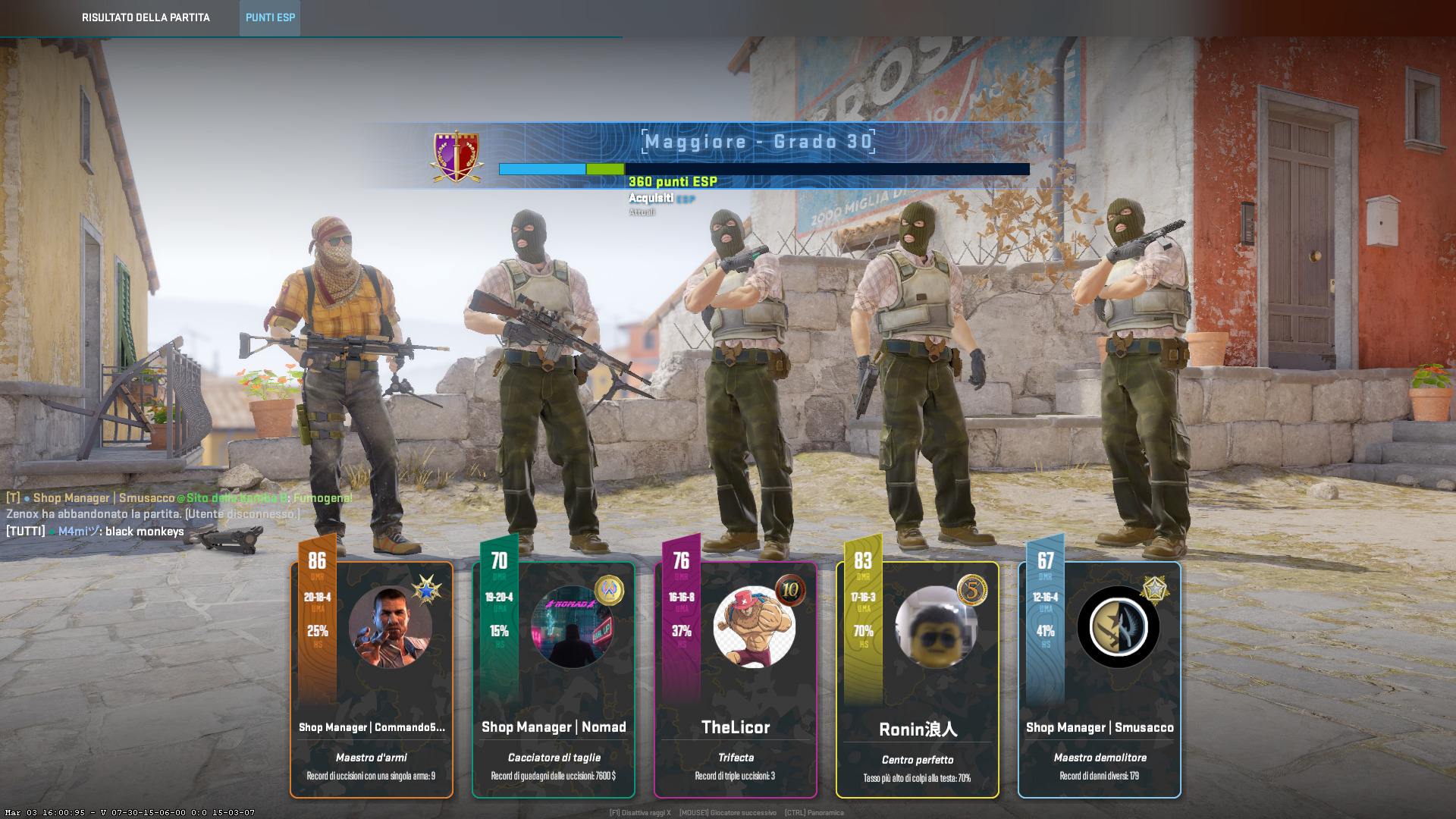Select the Punti ESP tab
1456x819 pixels.
coord(270,17)
